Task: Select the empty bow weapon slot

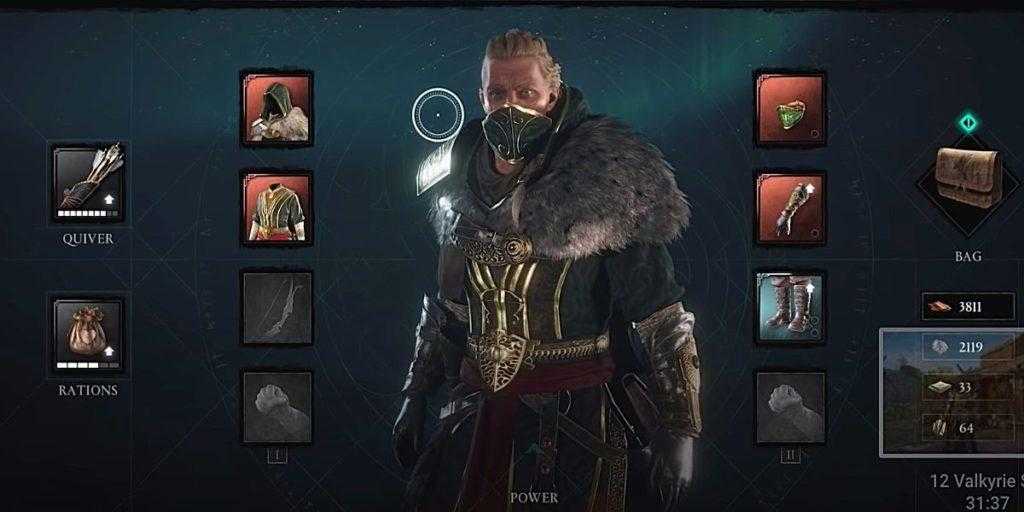Action: pos(277,307)
